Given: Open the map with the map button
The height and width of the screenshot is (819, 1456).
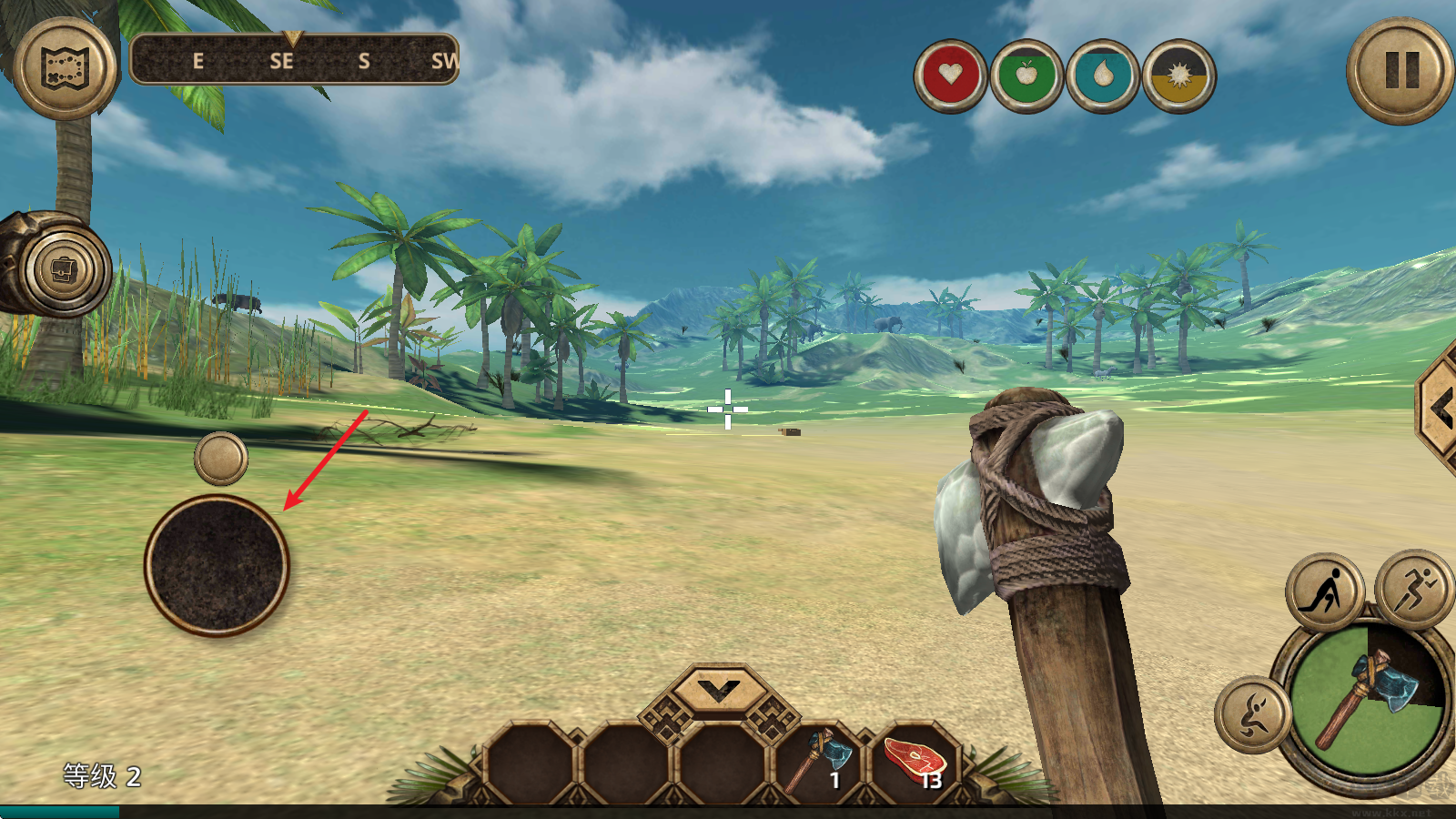Looking at the screenshot, I should pyautogui.click(x=64, y=68).
